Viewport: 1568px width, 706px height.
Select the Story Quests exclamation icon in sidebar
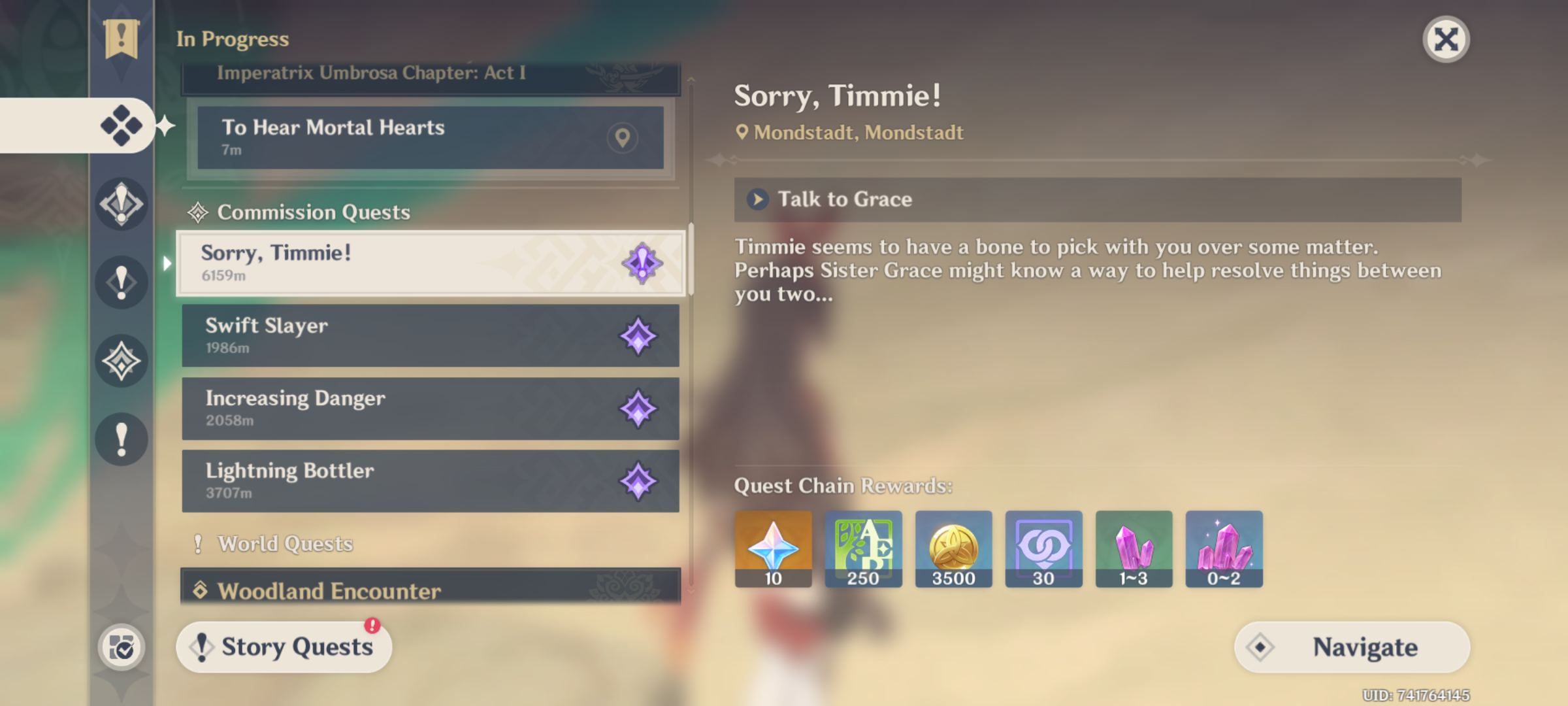pyautogui.click(x=120, y=282)
